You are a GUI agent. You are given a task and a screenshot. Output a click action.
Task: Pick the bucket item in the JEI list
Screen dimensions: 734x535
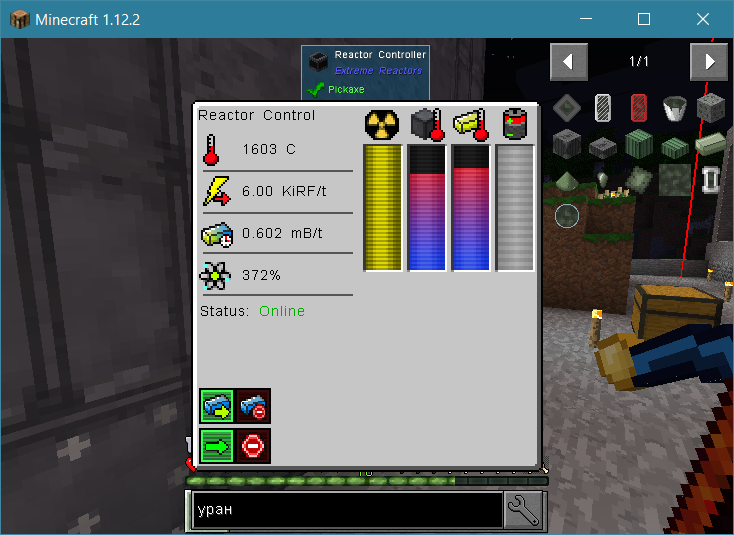(x=675, y=107)
